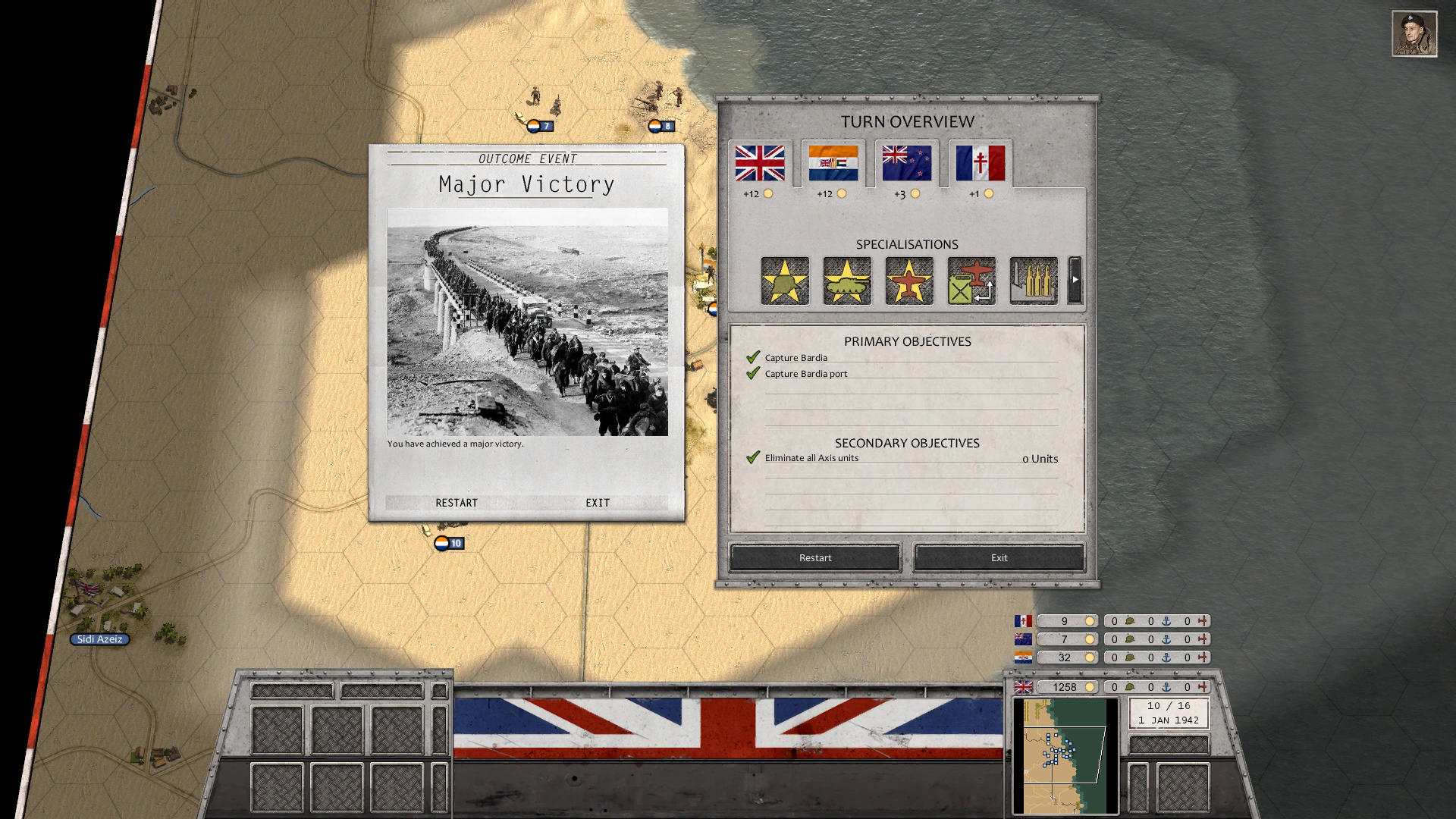Click EXIT on the Major Victory dialog
Image resolution: width=1456 pixels, height=819 pixels.
click(x=597, y=502)
